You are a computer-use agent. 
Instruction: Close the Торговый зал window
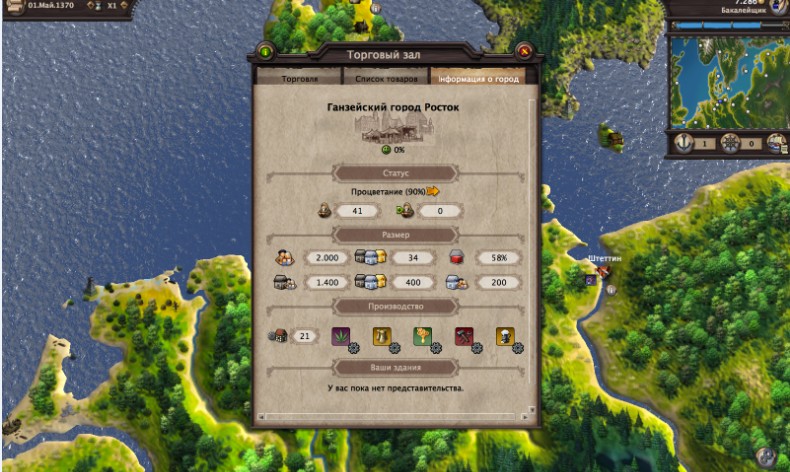tap(522, 51)
